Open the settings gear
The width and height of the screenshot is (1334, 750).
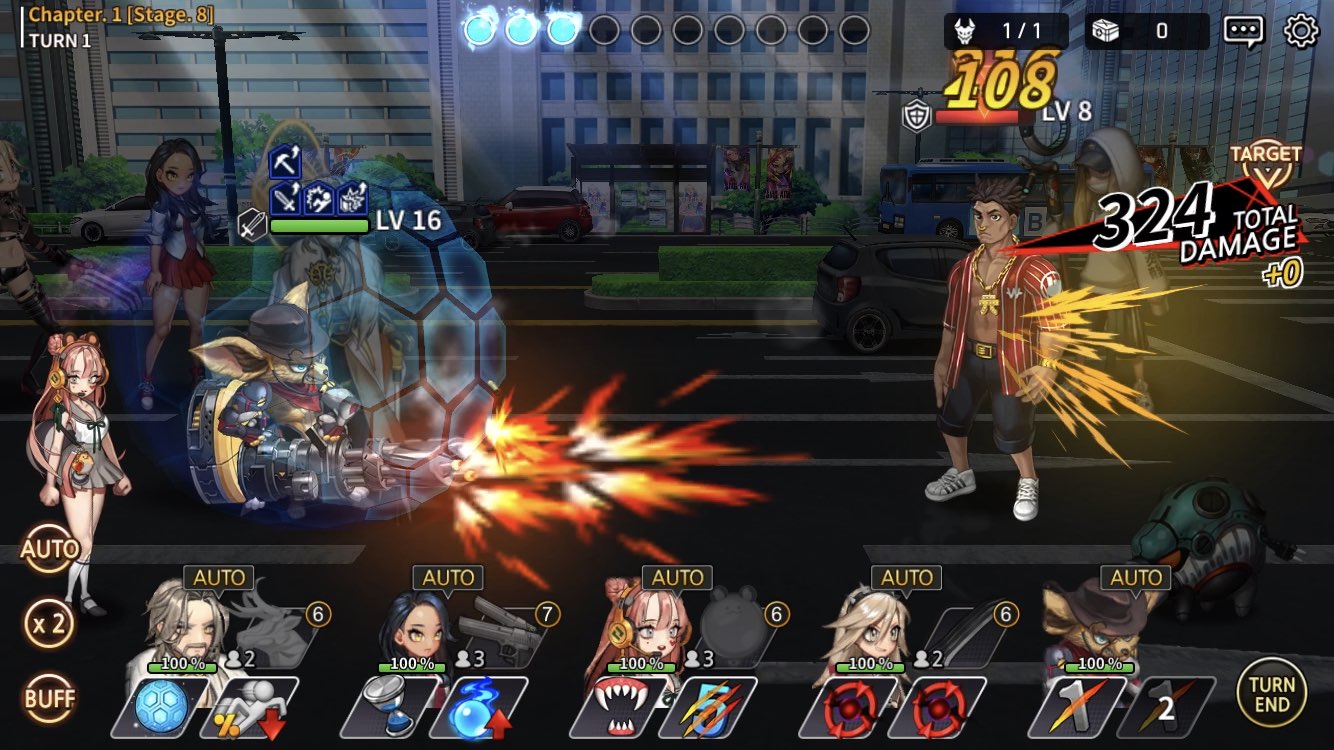click(1300, 31)
